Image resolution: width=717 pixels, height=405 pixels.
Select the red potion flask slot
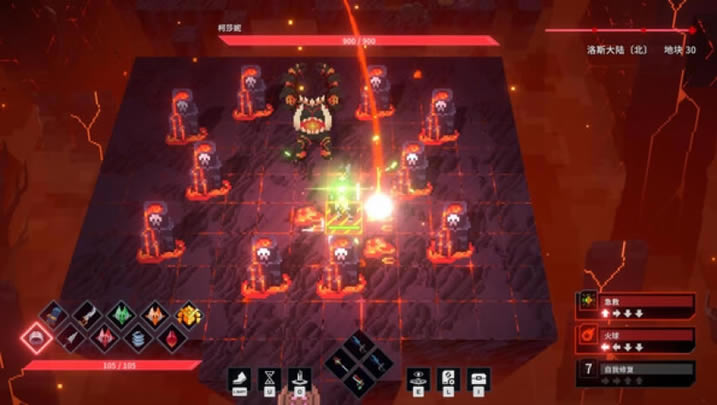pos(171,338)
